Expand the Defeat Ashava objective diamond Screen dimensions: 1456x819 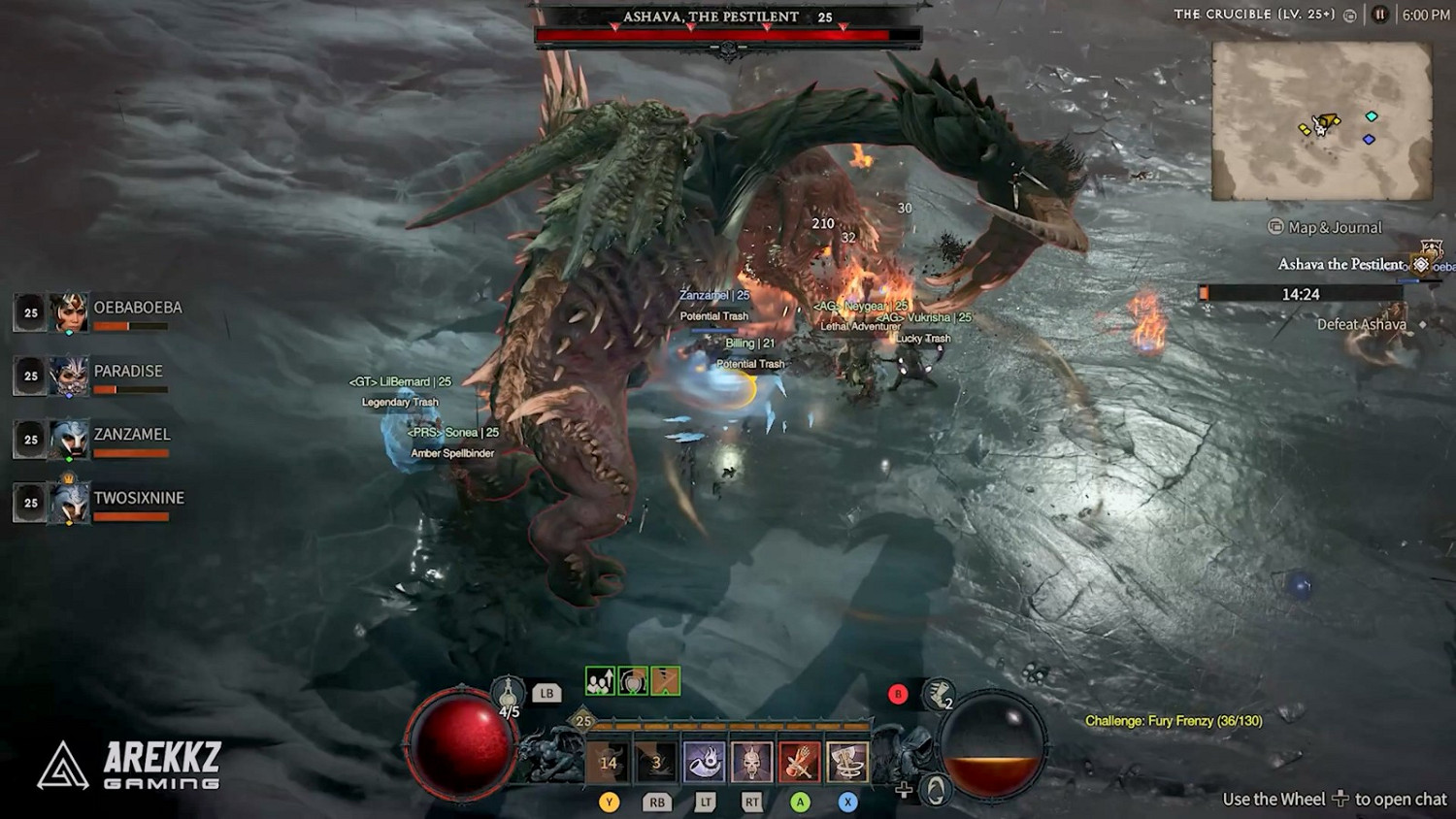pyautogui.click(x=1423, y=324)
